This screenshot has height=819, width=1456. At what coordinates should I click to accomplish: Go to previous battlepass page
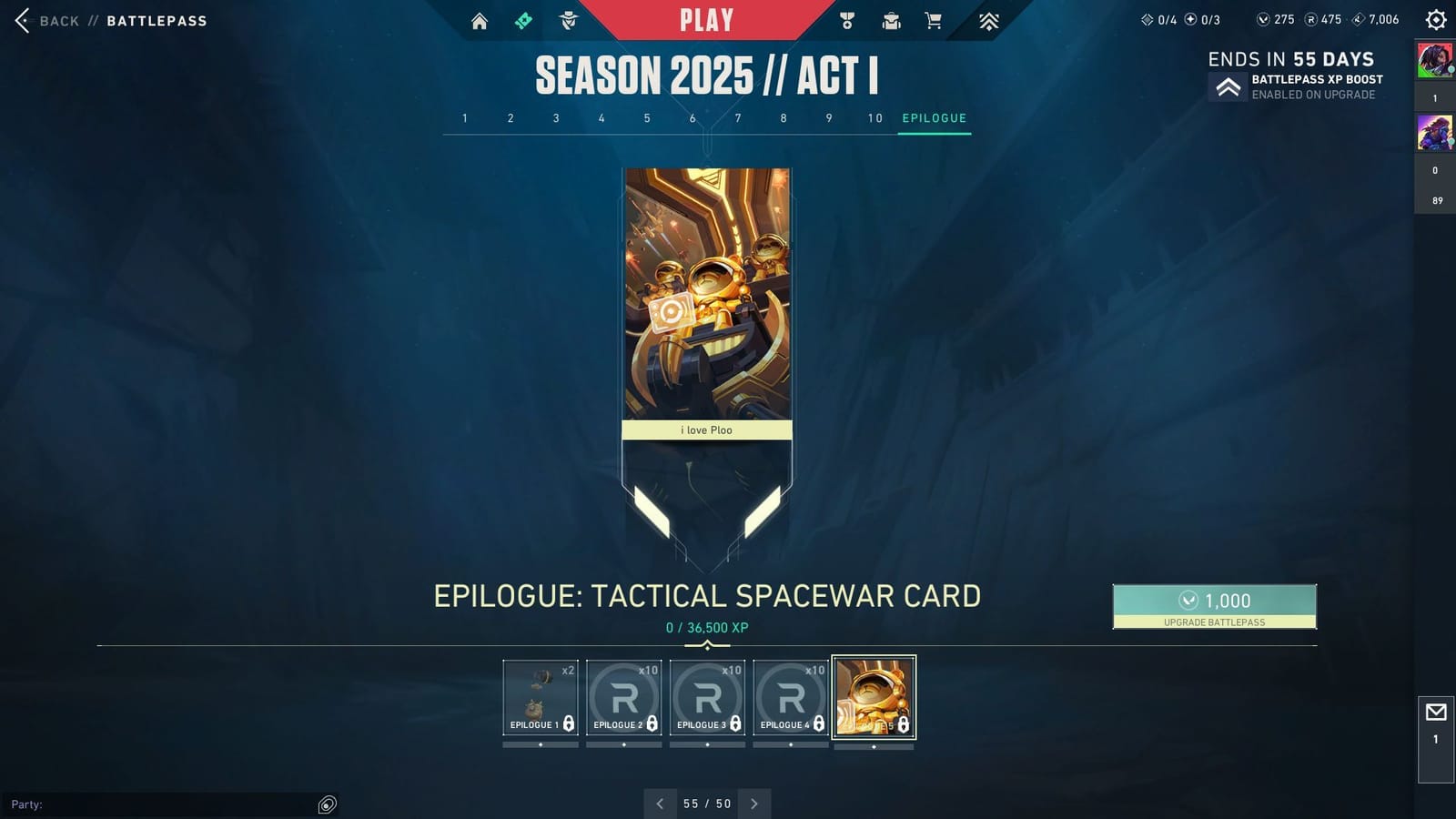pyautogui.click(x=660, y=804)
